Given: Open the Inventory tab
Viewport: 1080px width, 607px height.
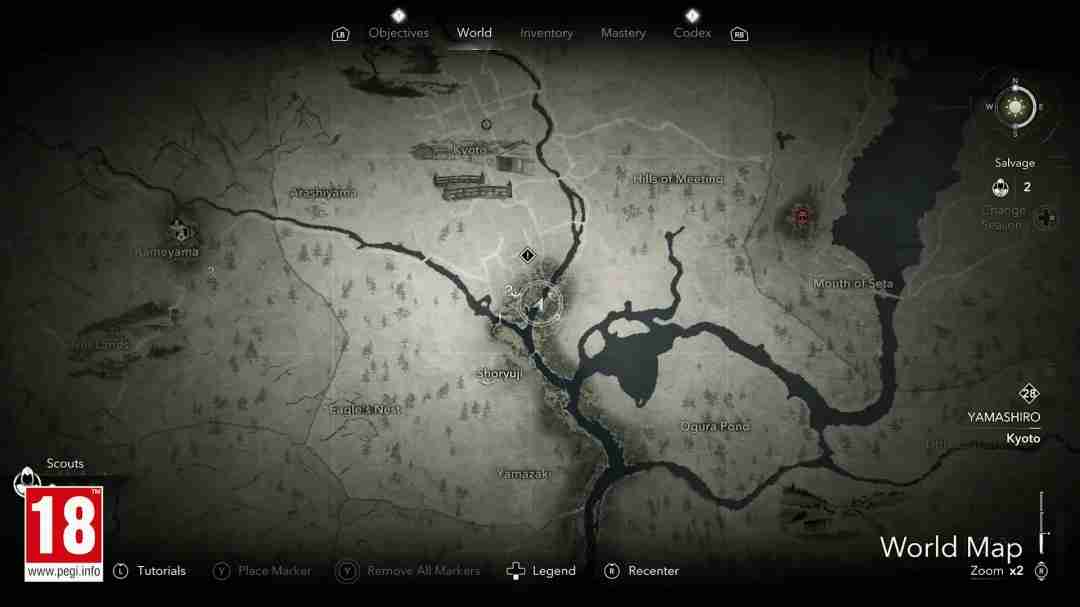Looking at the screenshot, I should [x=546, y=33].
